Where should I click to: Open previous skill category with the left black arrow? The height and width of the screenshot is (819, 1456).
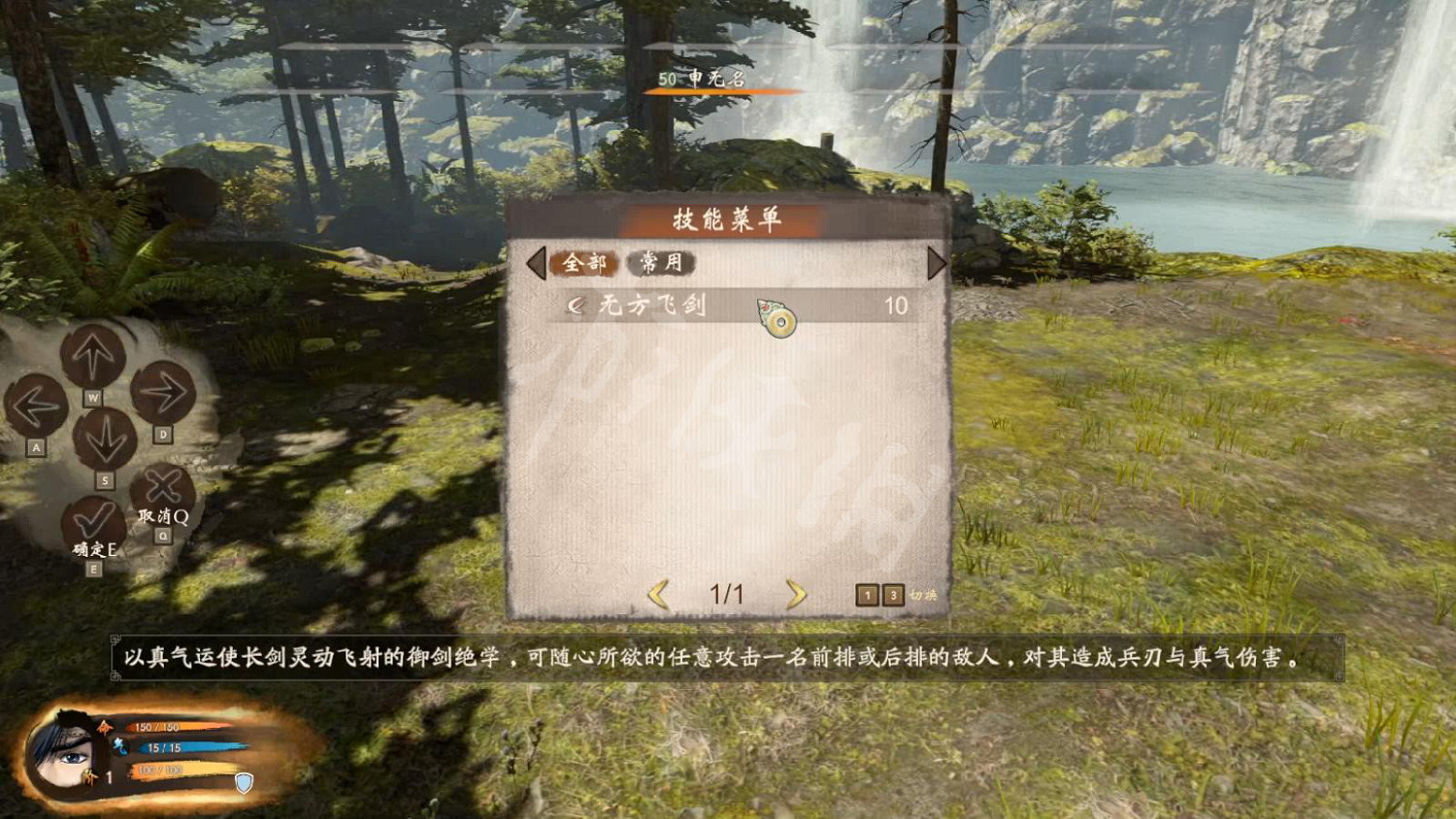[x=538, y=263]
